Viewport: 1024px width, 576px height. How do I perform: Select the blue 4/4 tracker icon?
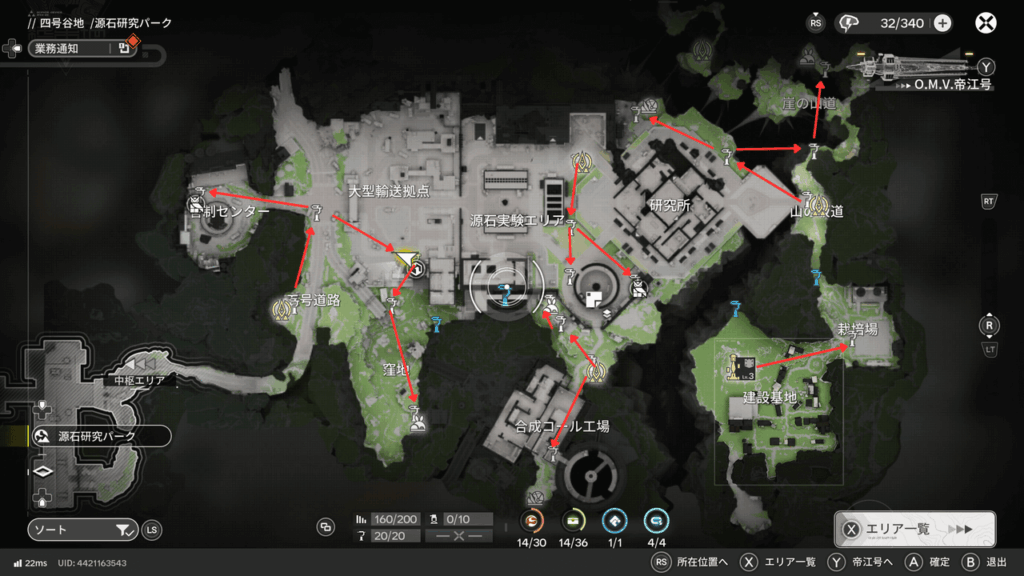coord(656,520)
